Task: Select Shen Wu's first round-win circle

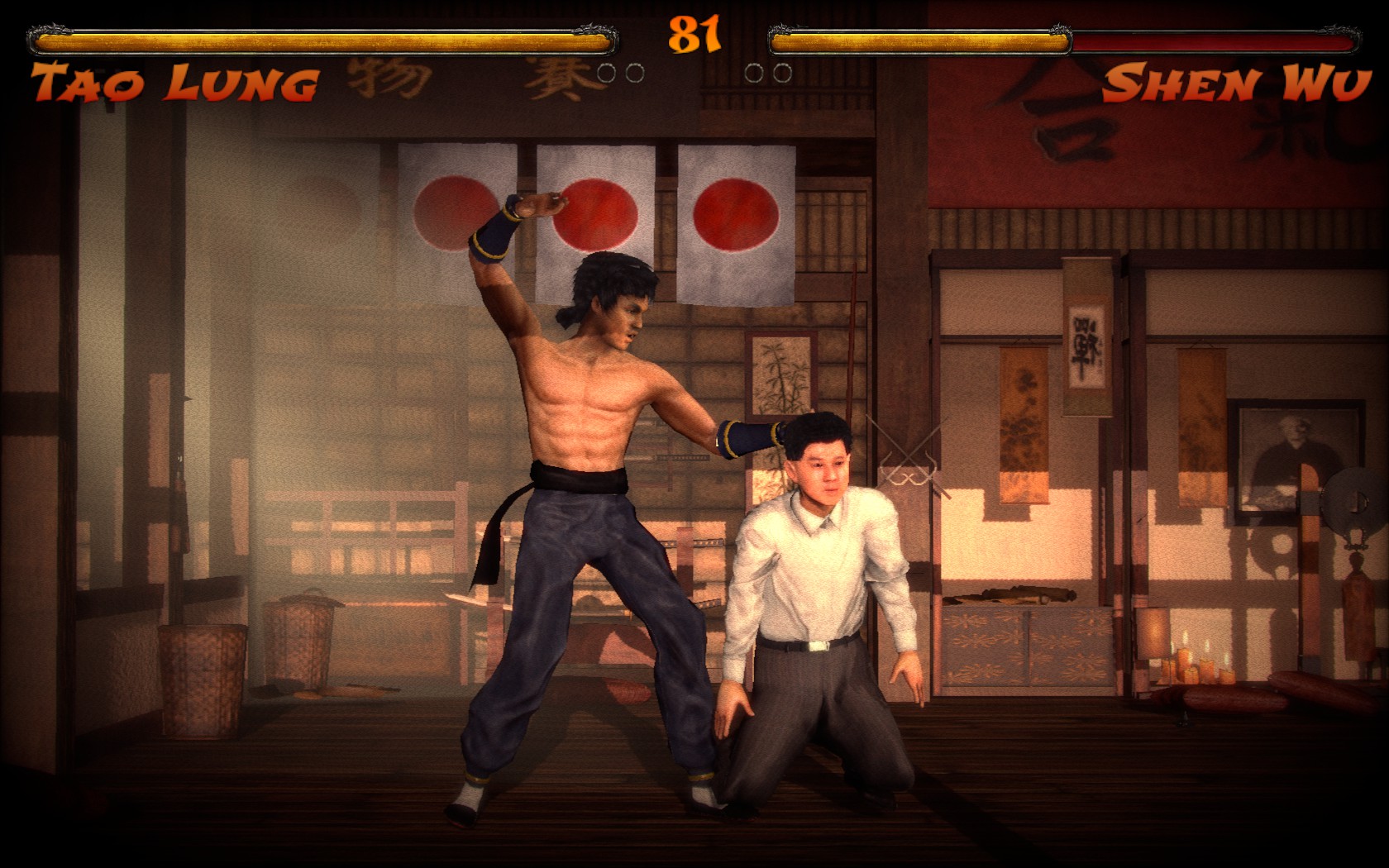Action: pyautogui.click(x=754, y=73)
